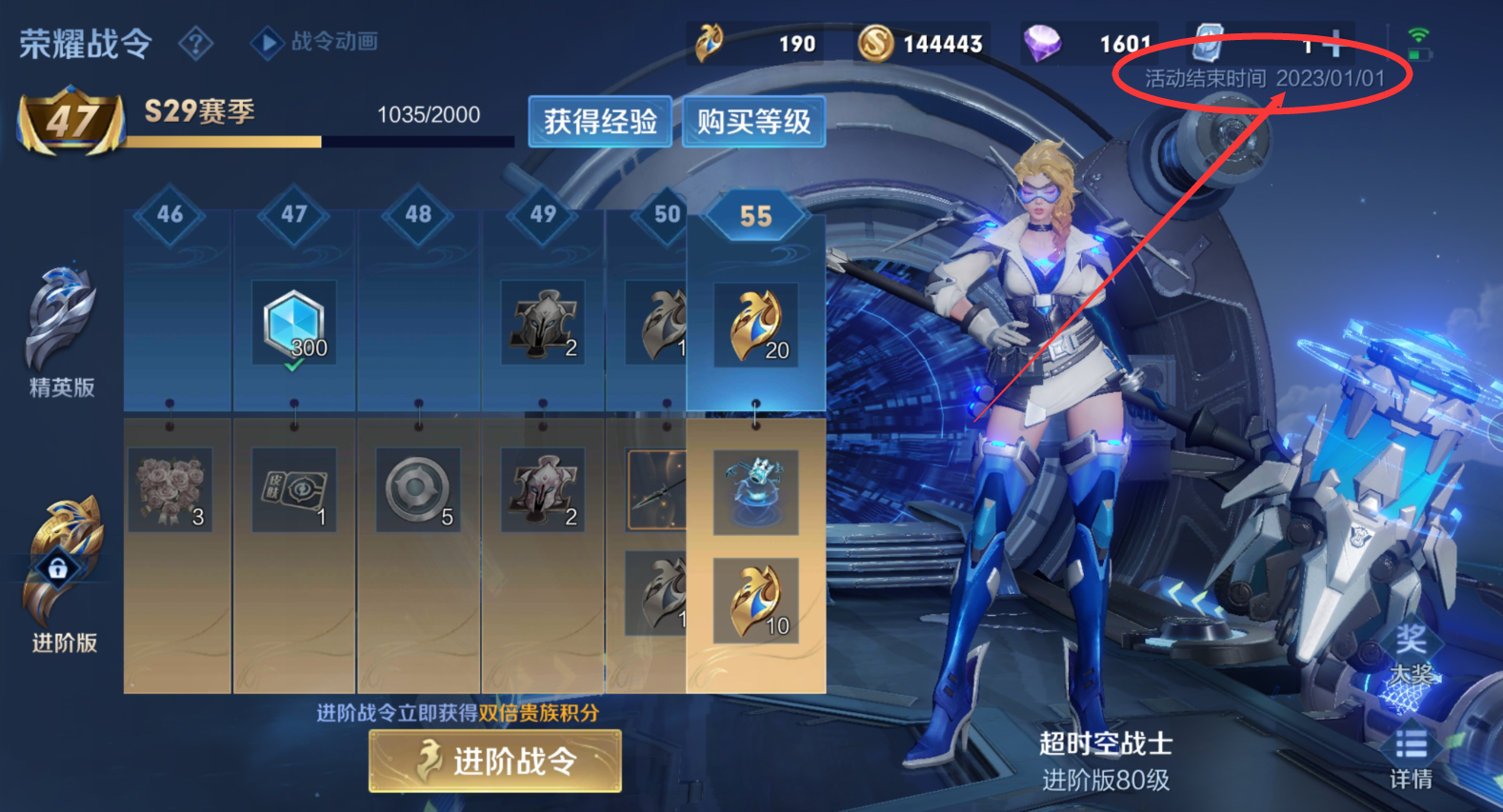This screenshot has width=1503, height=812.
Task: Select the rose bouquet reward with 3
Action: pos(170,489)
